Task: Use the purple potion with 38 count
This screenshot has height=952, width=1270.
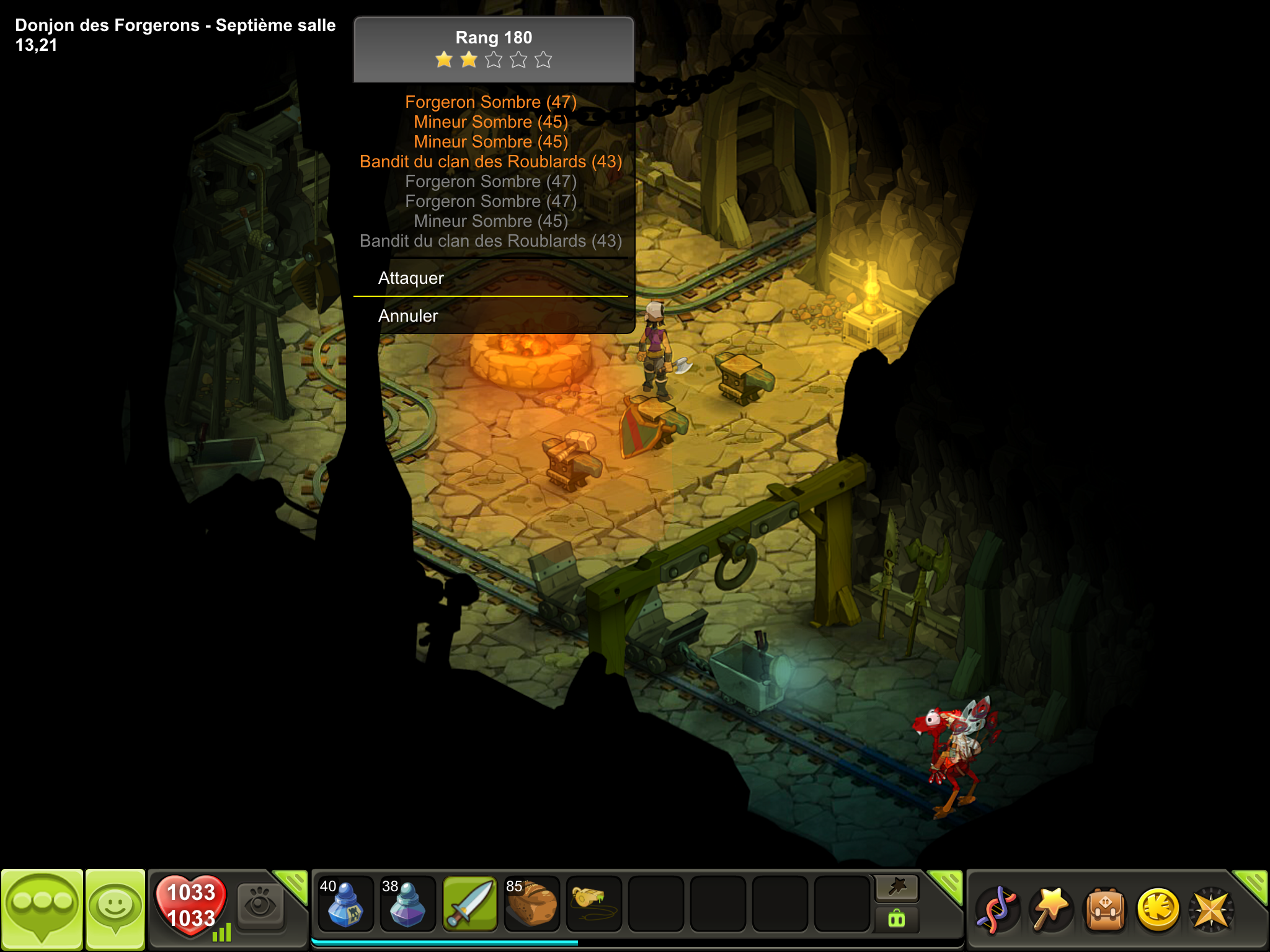Action: tap(407, 905)
